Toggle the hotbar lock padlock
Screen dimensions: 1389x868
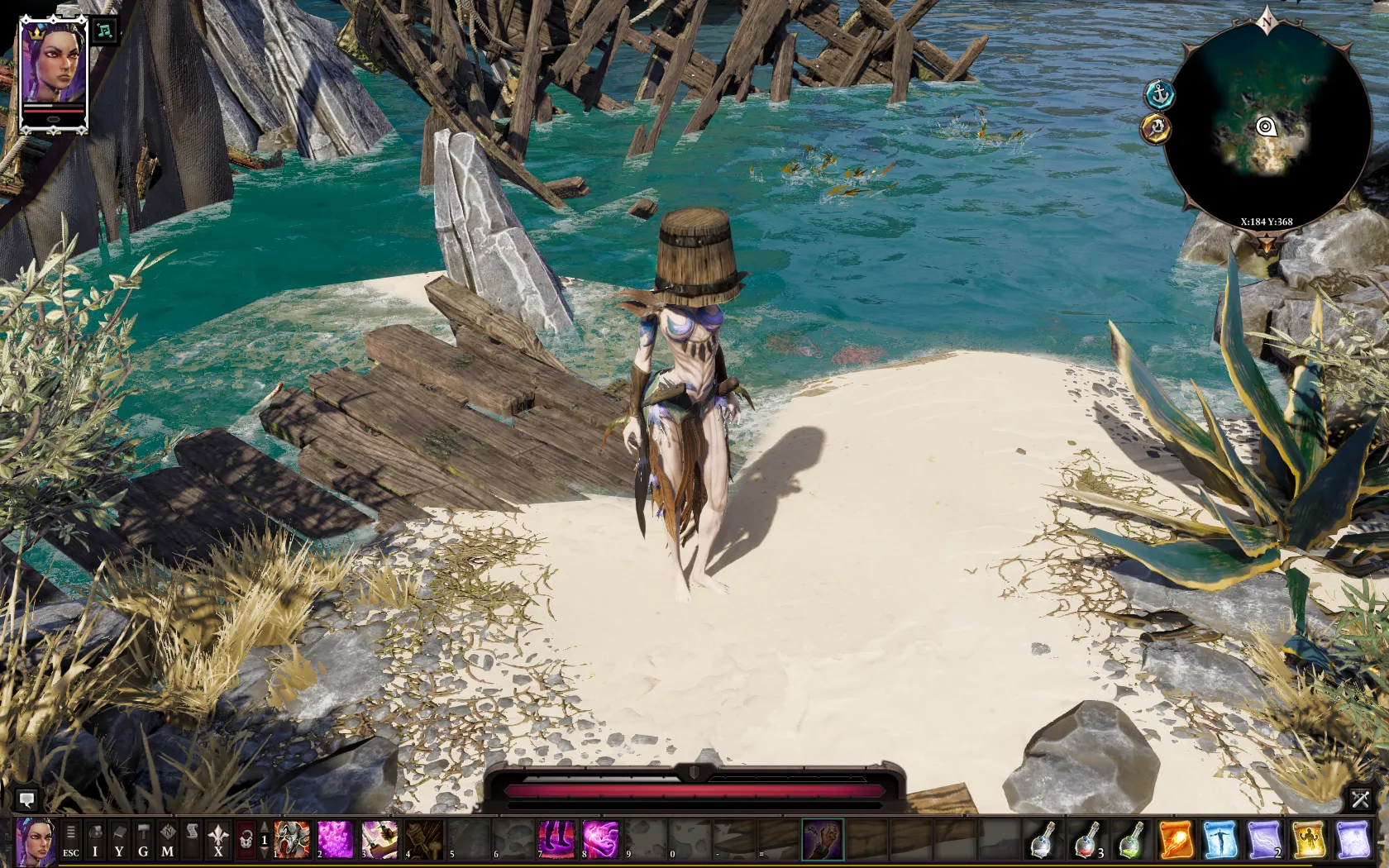(x=246, y=842)
